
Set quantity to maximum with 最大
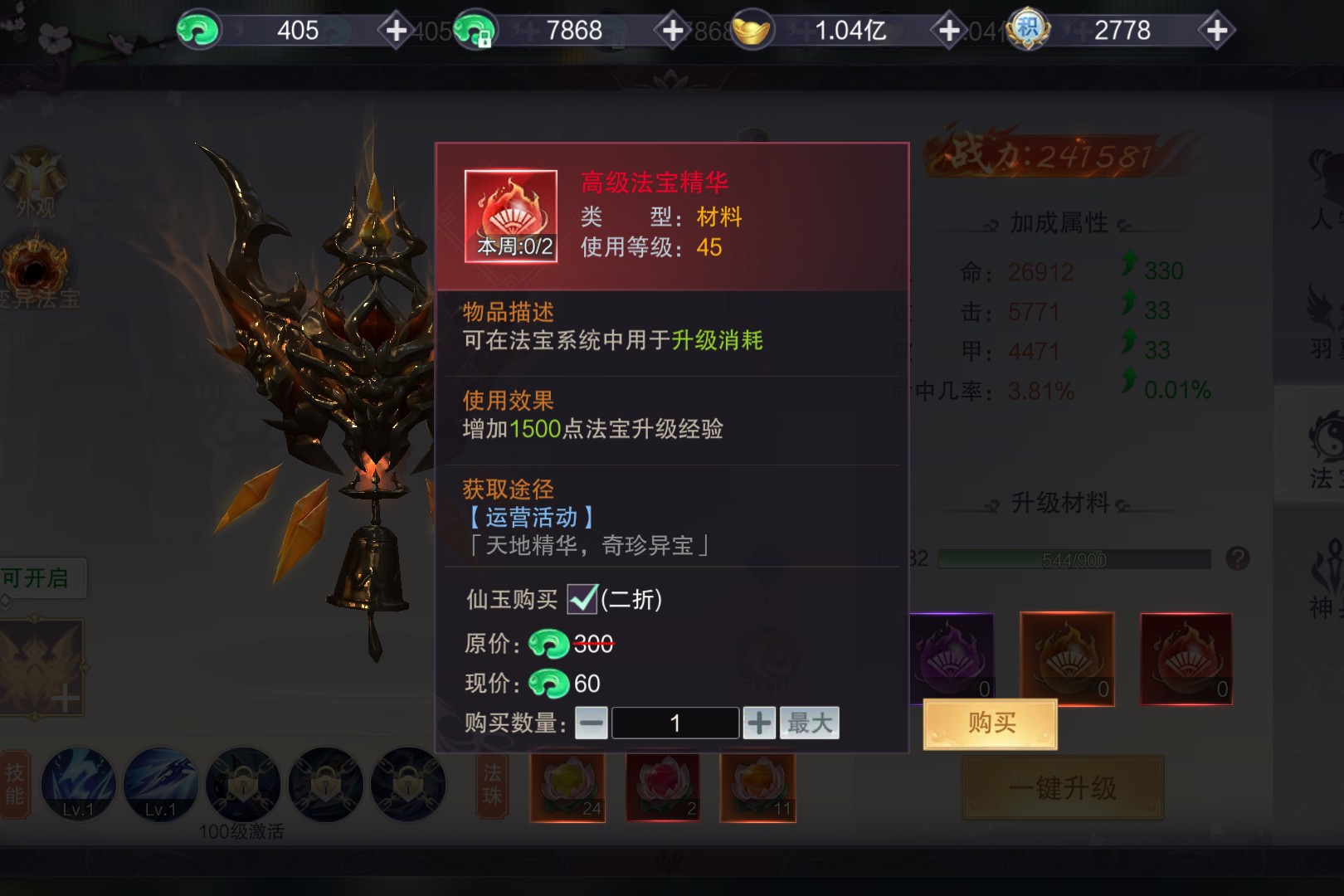809,723
